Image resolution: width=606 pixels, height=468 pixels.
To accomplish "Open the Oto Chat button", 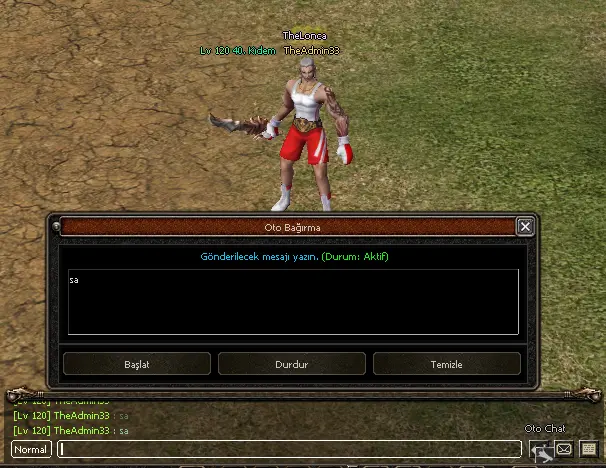I will [540, 450].
